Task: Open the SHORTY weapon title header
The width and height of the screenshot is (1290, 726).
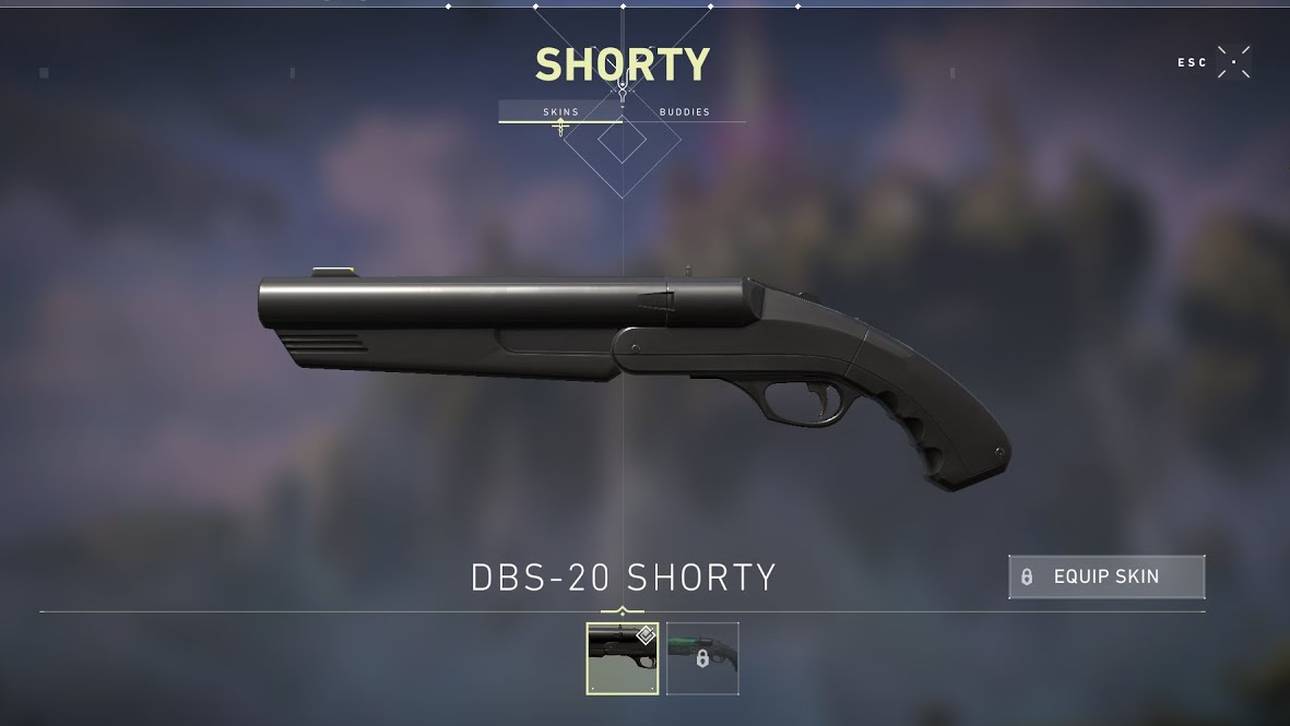Action: coord(622,63)
